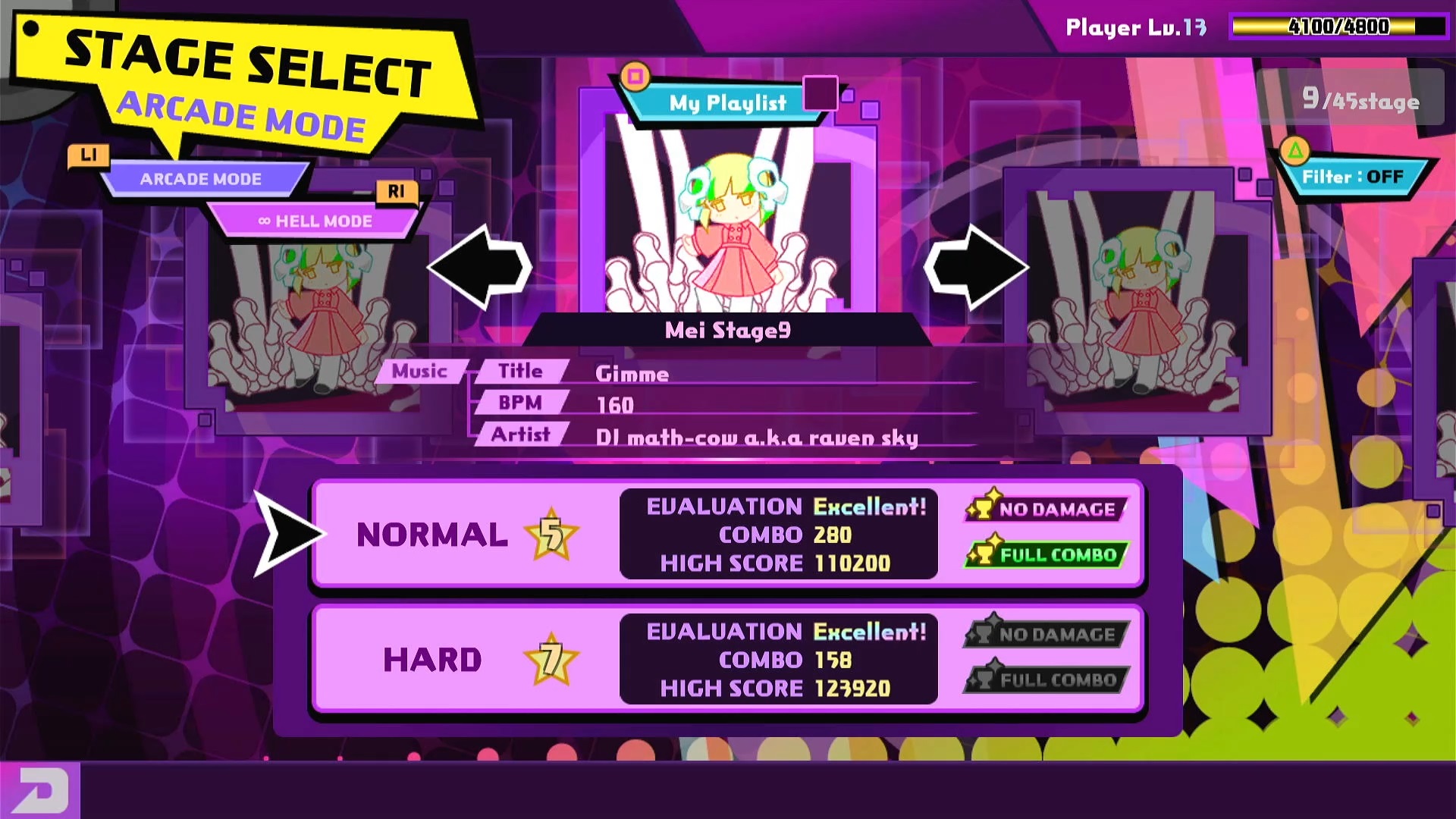Pick the dimmed stage thumbnail right of the arrows
Screen dimensions: 1456x819
pos(1137,303)
